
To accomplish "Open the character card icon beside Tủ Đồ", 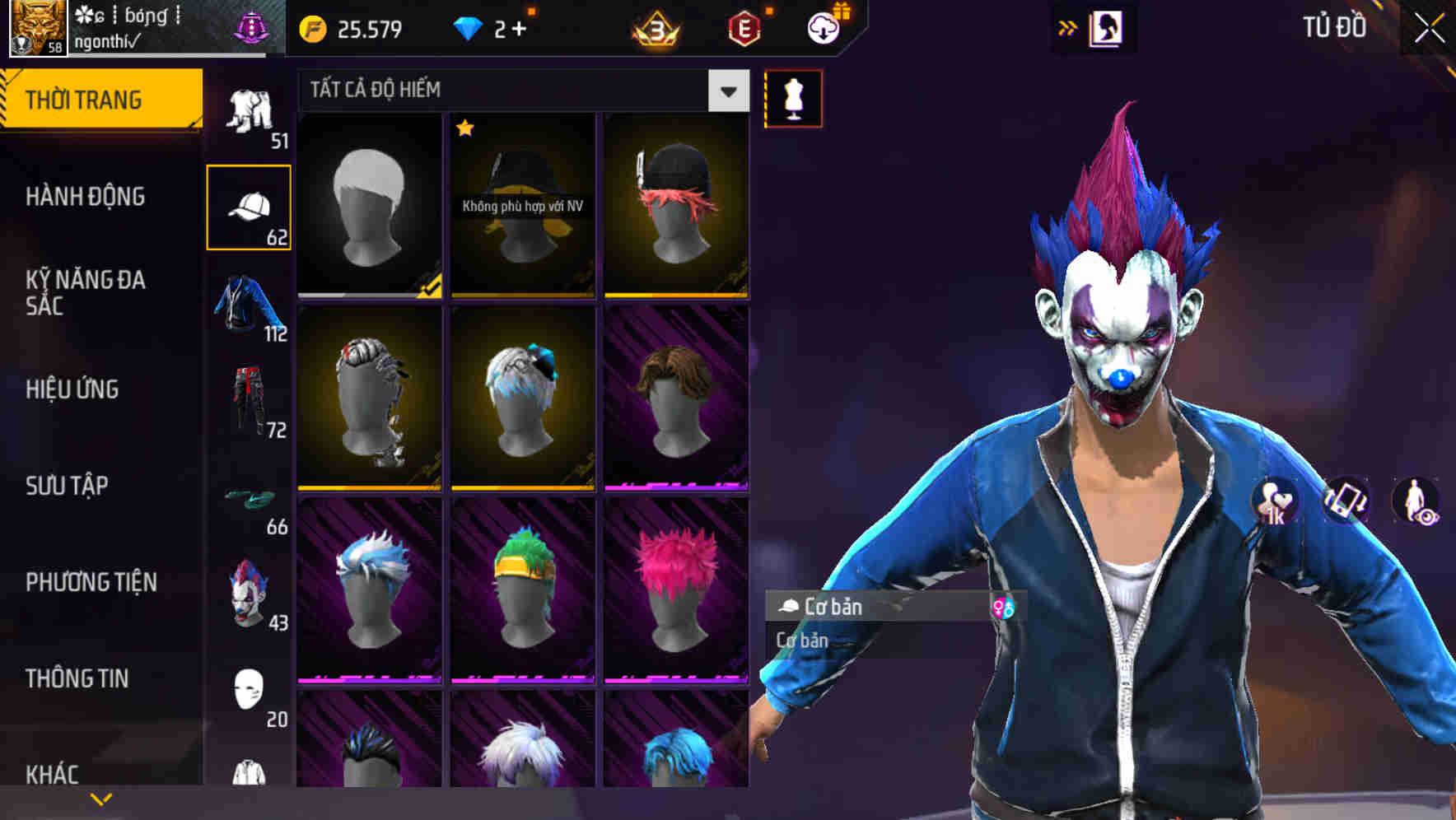I will pyautogui.click(x=1108, y=27).
